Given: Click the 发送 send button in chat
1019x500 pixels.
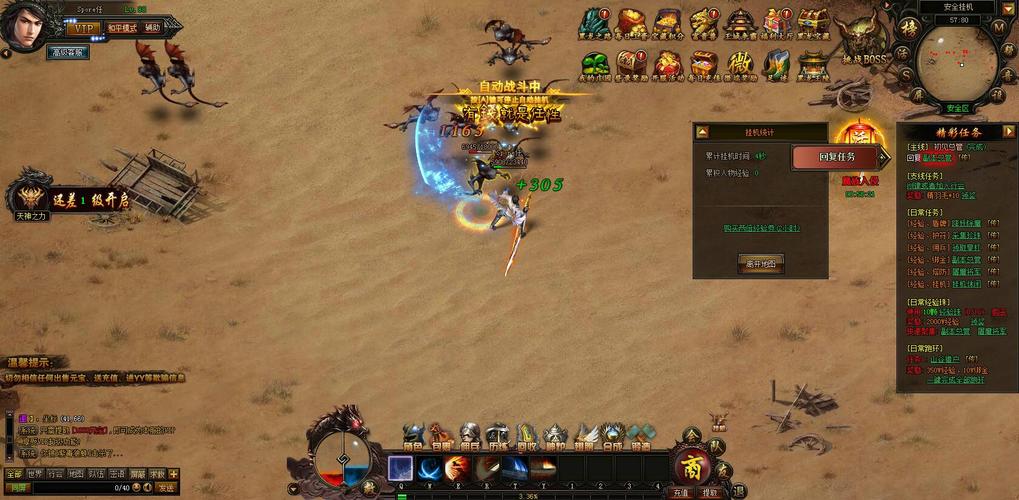Looking at the screenshot, I should click(x=165, y=487).
